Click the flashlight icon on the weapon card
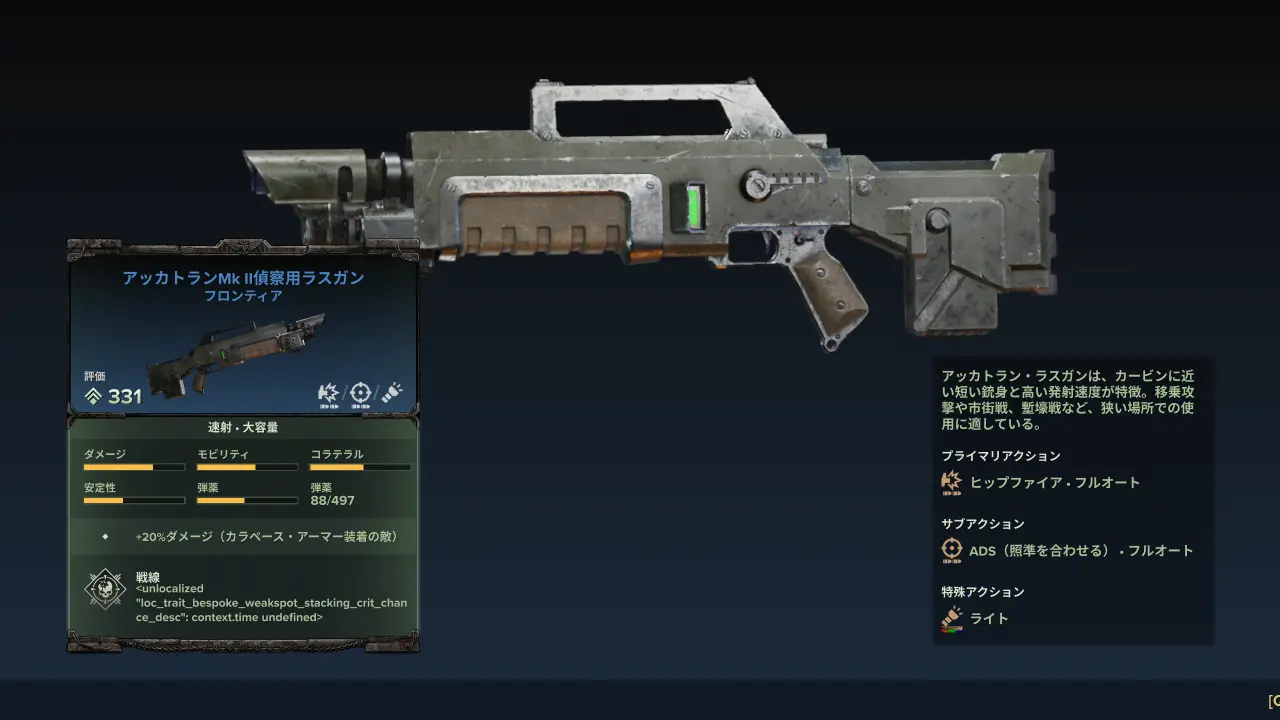 point(392,392)
